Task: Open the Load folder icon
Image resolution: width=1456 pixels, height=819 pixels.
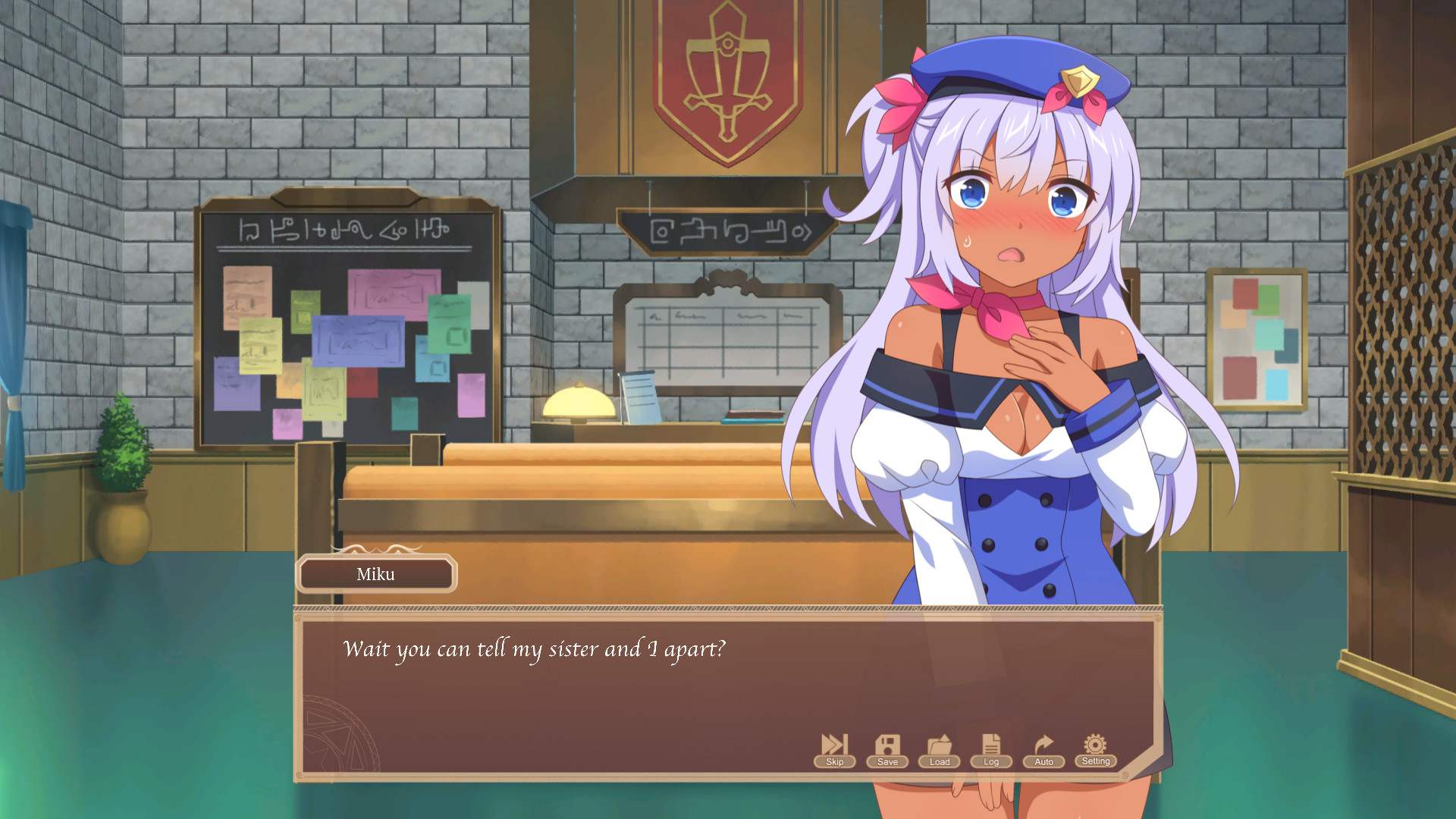Action: tap(939, 745)
